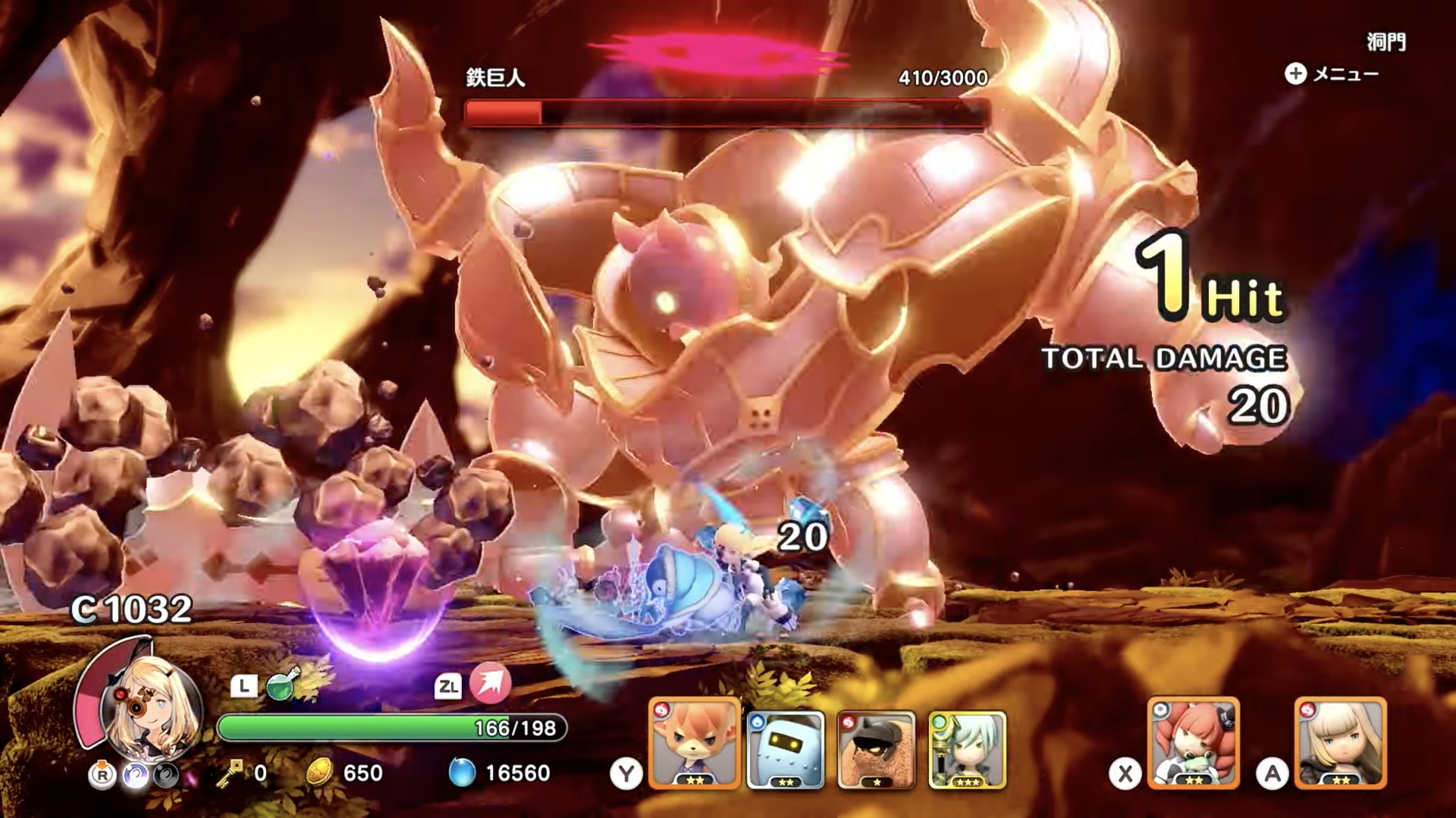
Task: Select the helmeted brown golem ally card
Action: pos(876,750)
